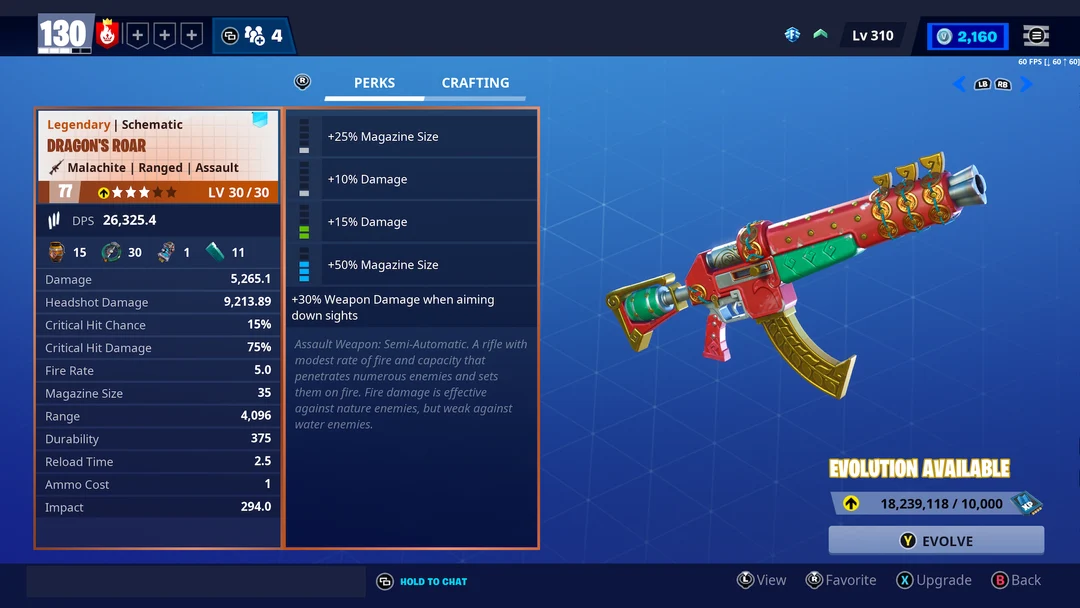Select the power level 130 banner
Screen dimensions: 1080x608
tap(64, 35)
